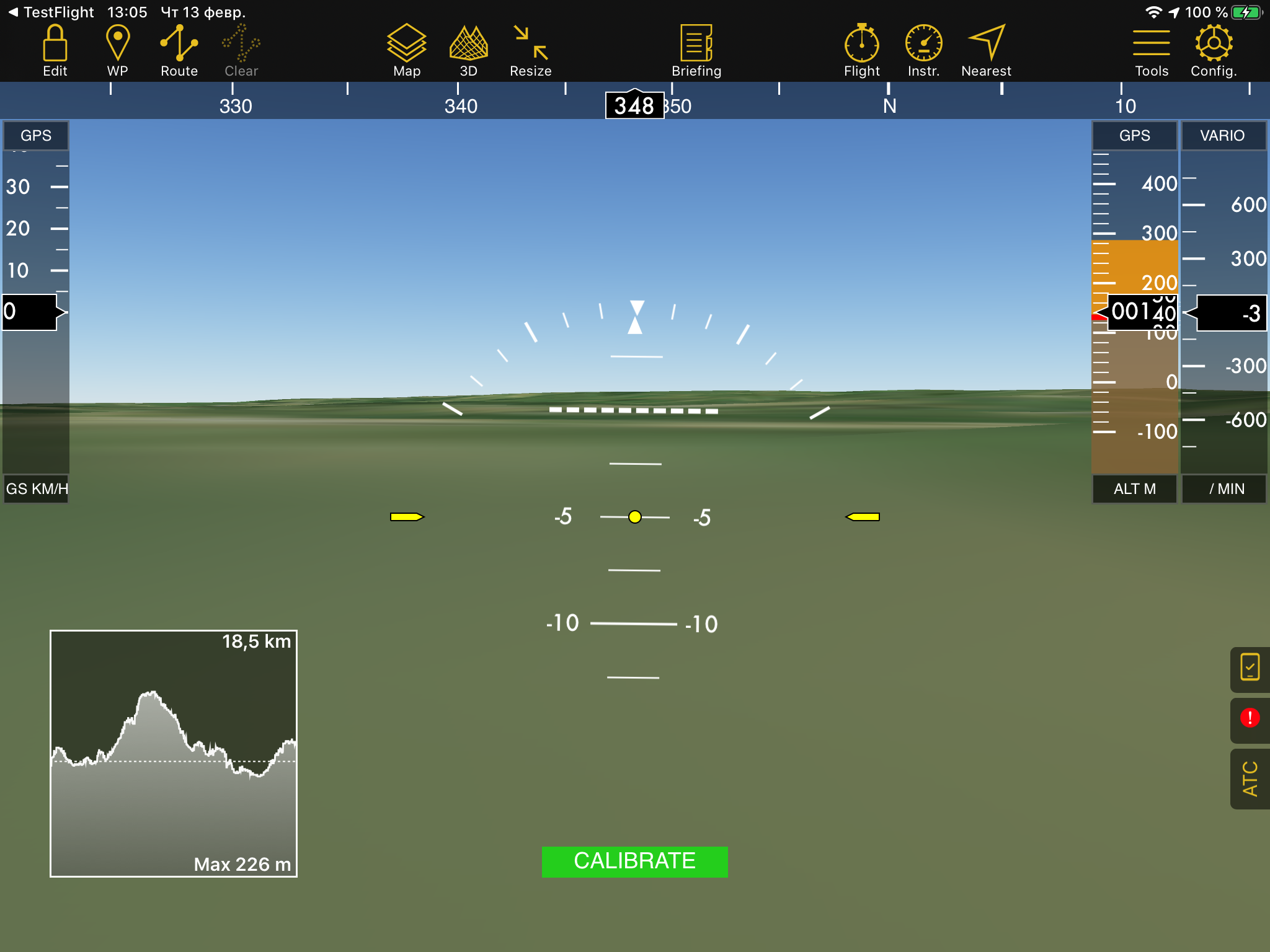Tap the Edit lock icon
The image size is (1270, 952).
tap(55, 51)
